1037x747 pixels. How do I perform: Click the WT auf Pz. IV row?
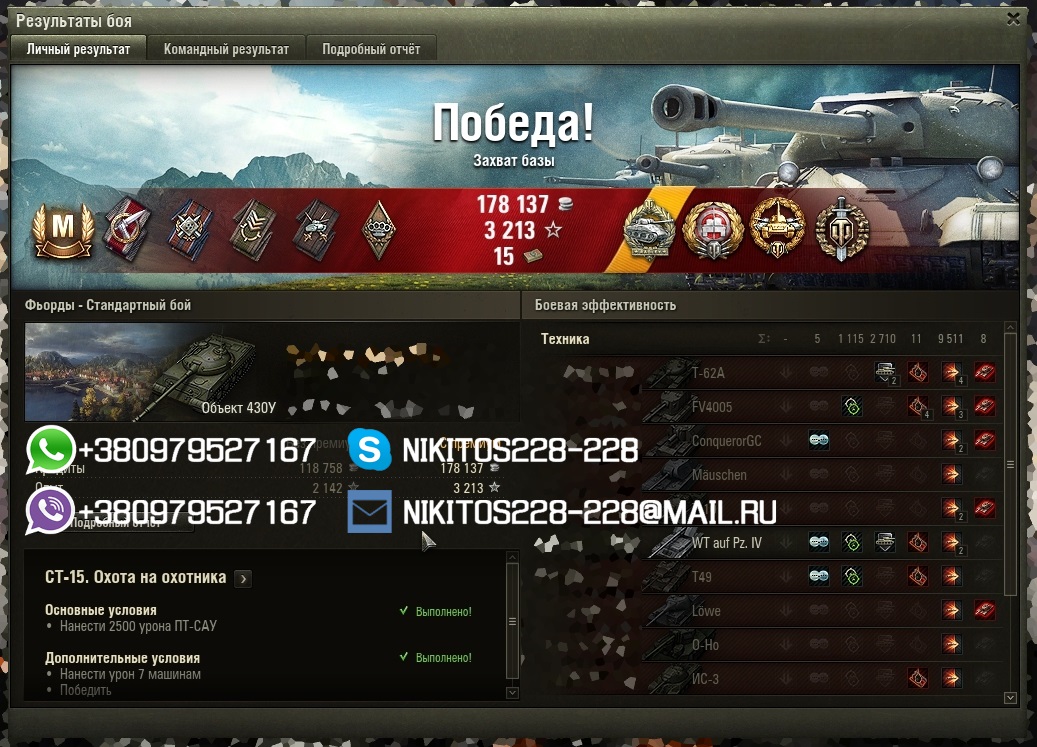[726, 543]
